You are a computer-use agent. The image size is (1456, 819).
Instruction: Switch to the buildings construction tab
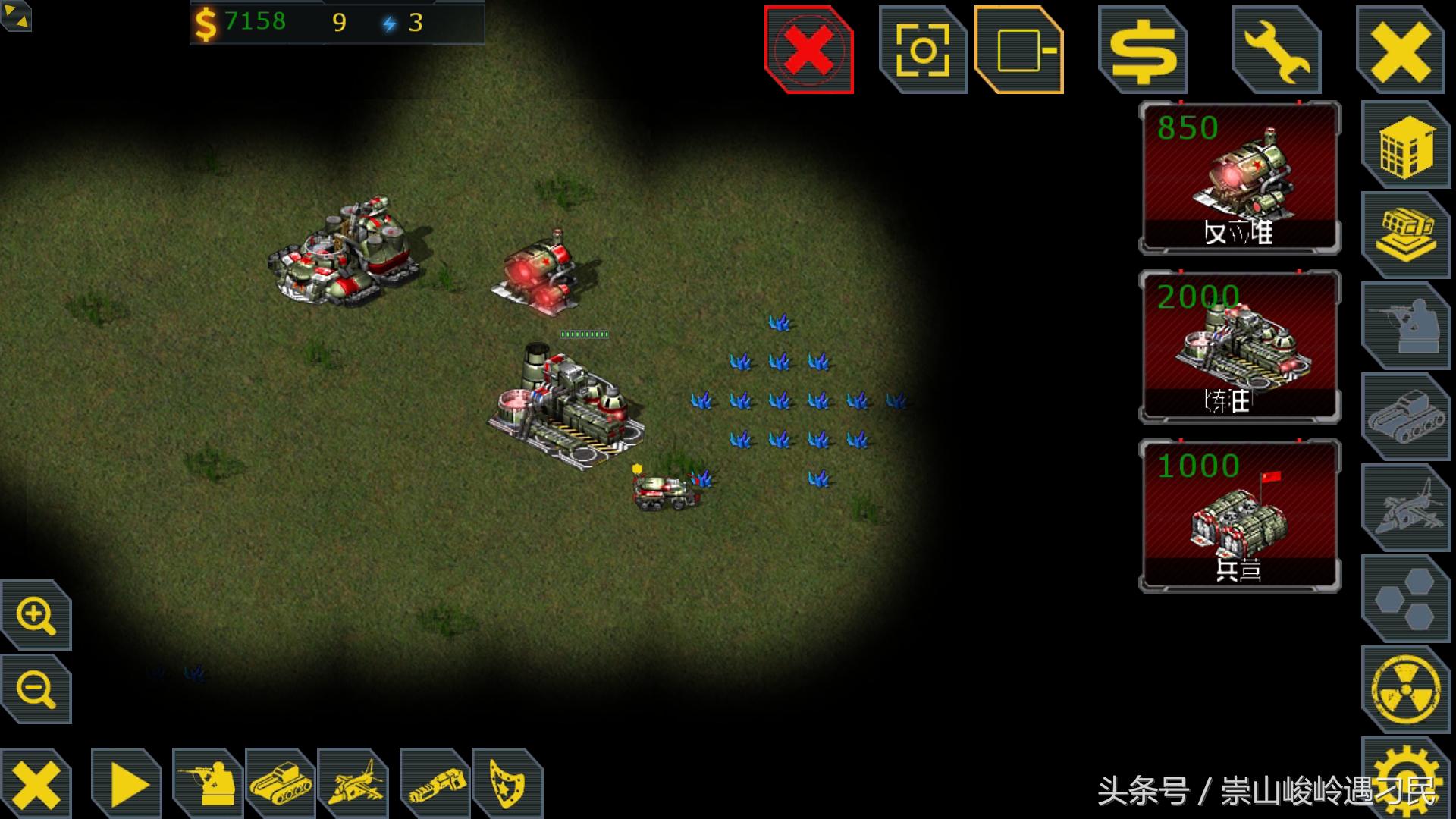point(1405,146)
